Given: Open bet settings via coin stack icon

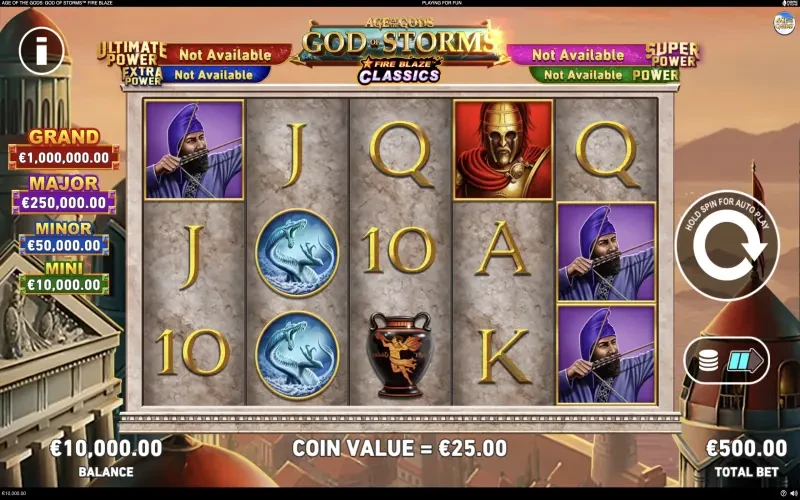Looking at the screenshot, I should tap(708, 361).
